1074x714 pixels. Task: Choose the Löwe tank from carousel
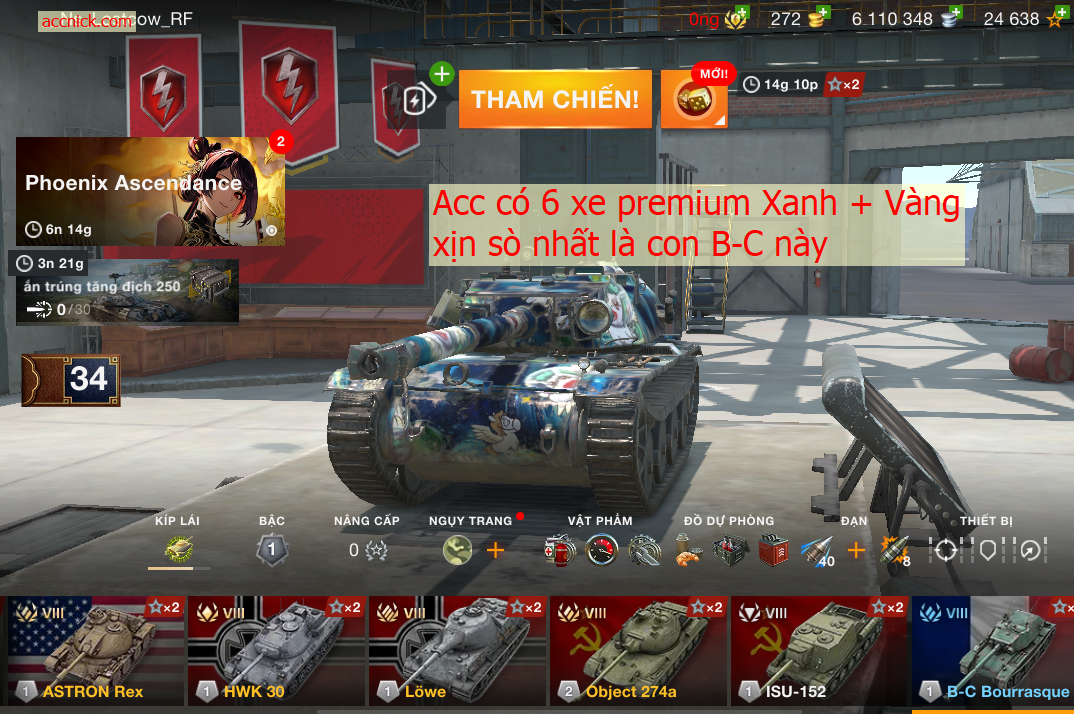point(458,651)
